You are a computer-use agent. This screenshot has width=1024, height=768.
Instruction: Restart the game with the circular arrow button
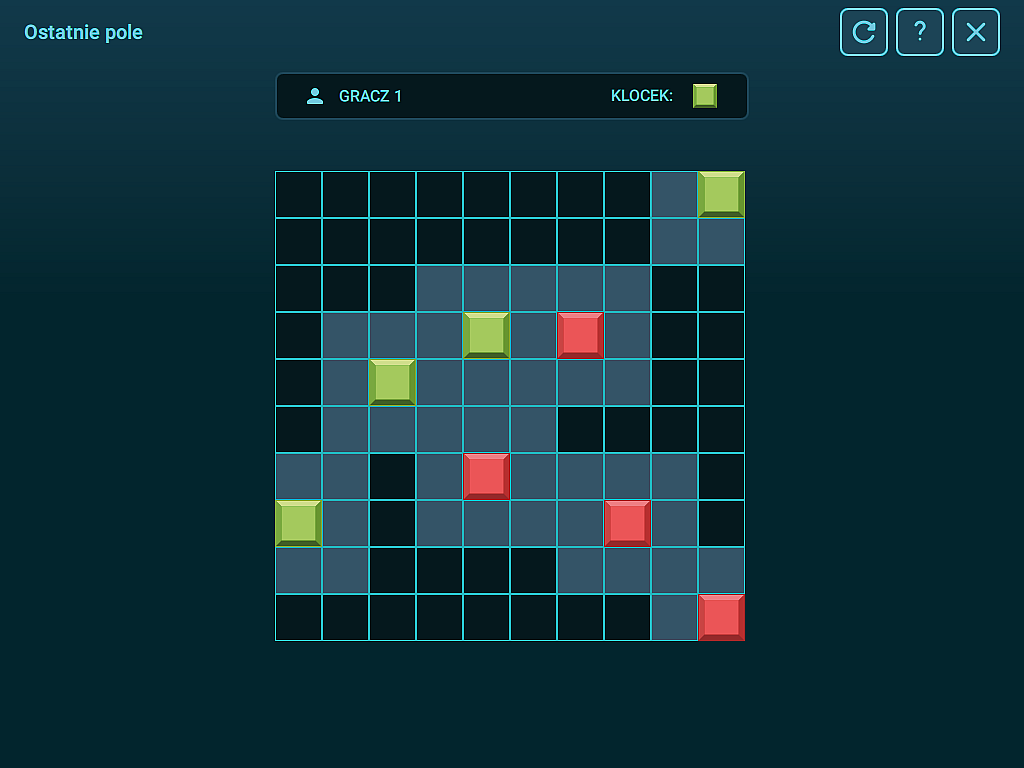[x=863, y=32]
